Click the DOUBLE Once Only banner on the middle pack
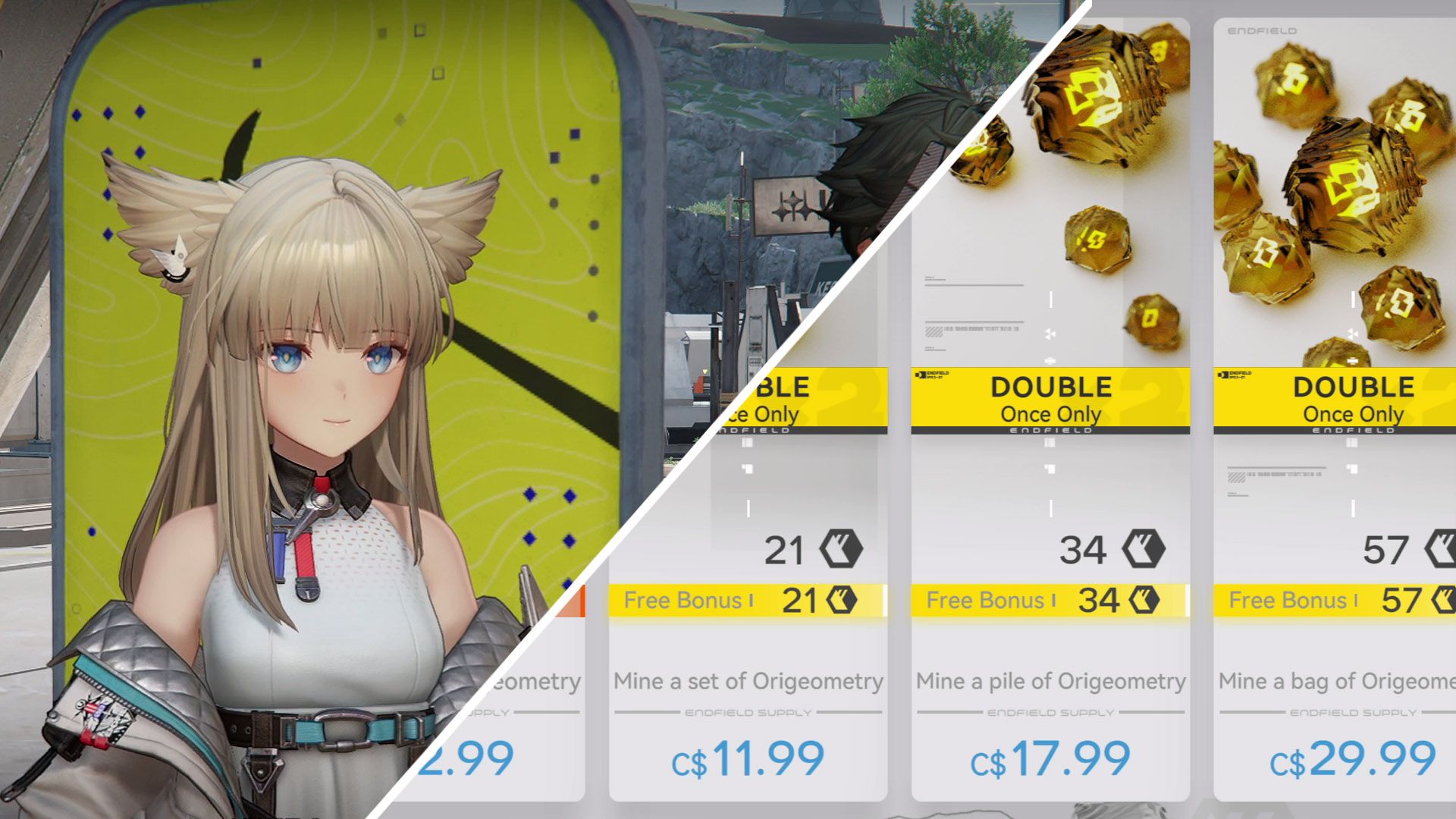 tap(1050, 398)
